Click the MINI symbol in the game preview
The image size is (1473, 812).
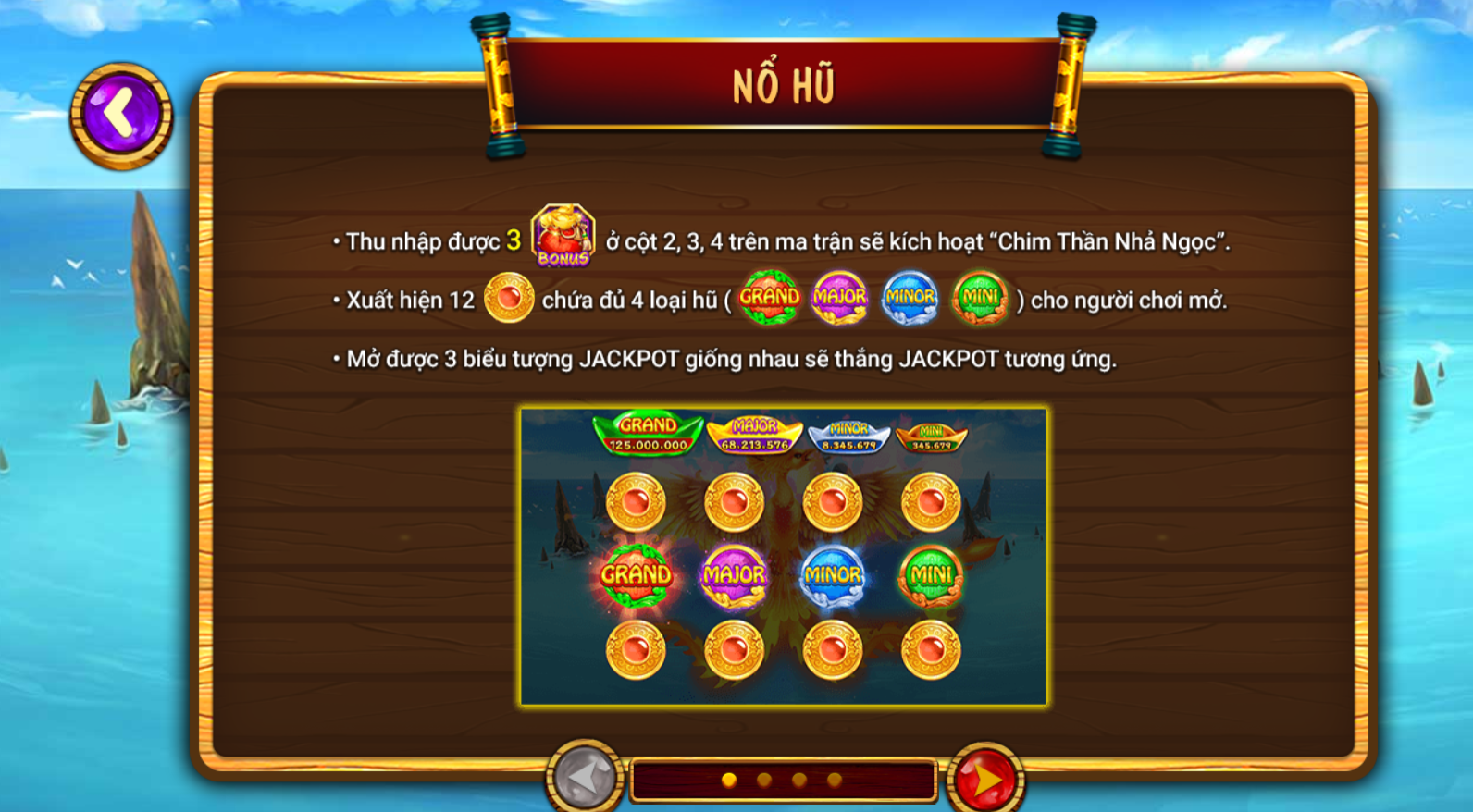click(930, 575)
